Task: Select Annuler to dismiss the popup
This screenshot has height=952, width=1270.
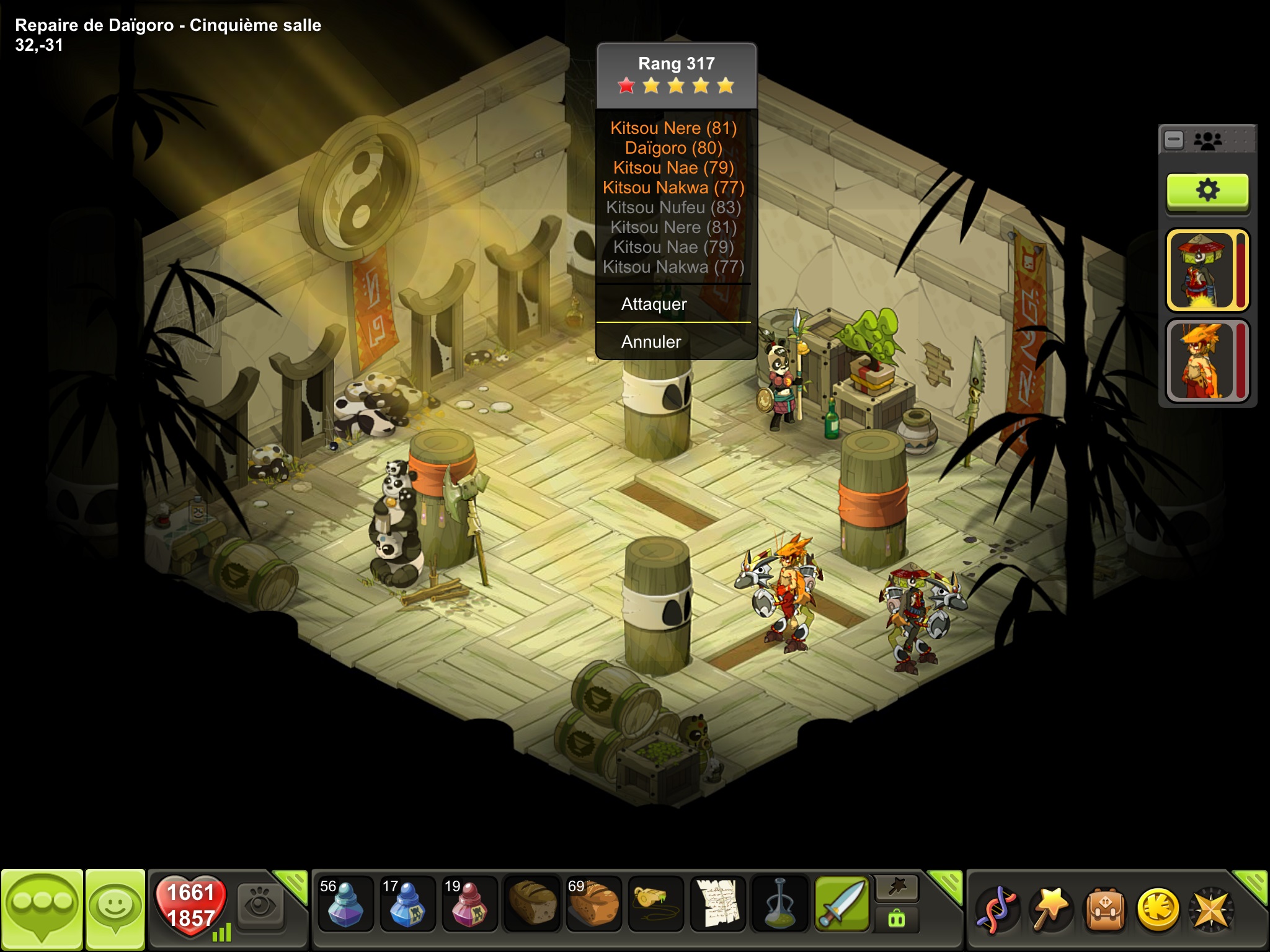Action: click(x=651, y=342)
